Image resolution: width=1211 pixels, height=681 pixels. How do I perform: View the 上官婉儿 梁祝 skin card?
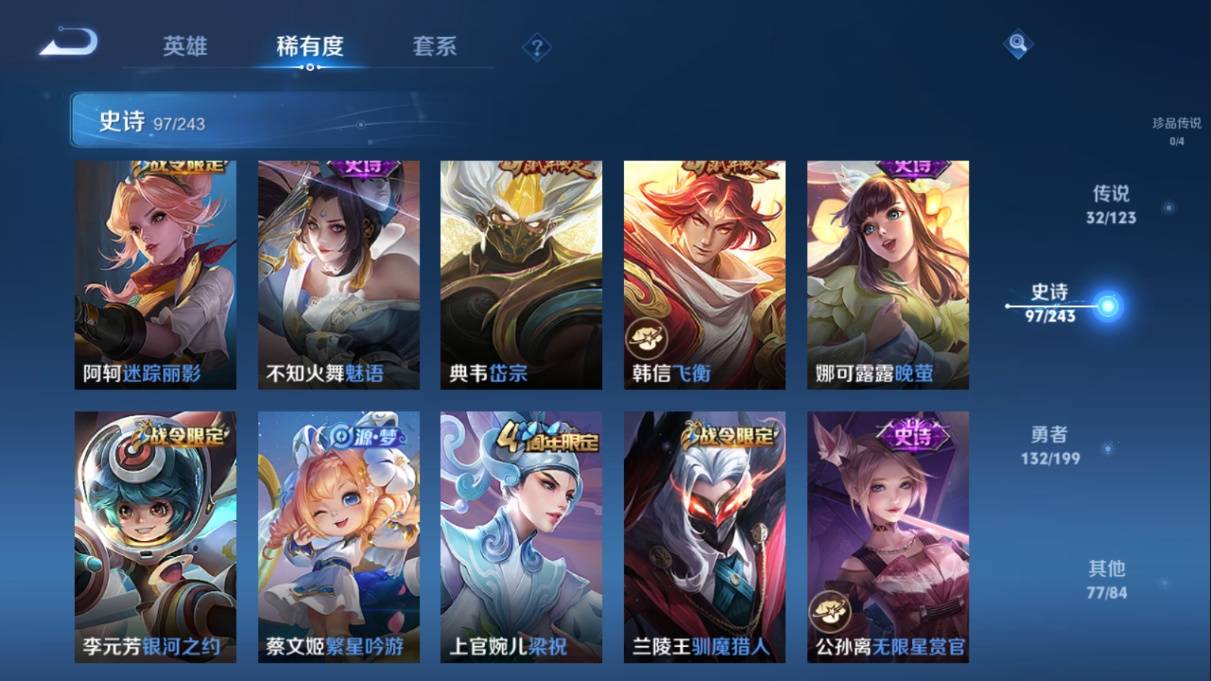pyautogui.click(x=521, y=537)
